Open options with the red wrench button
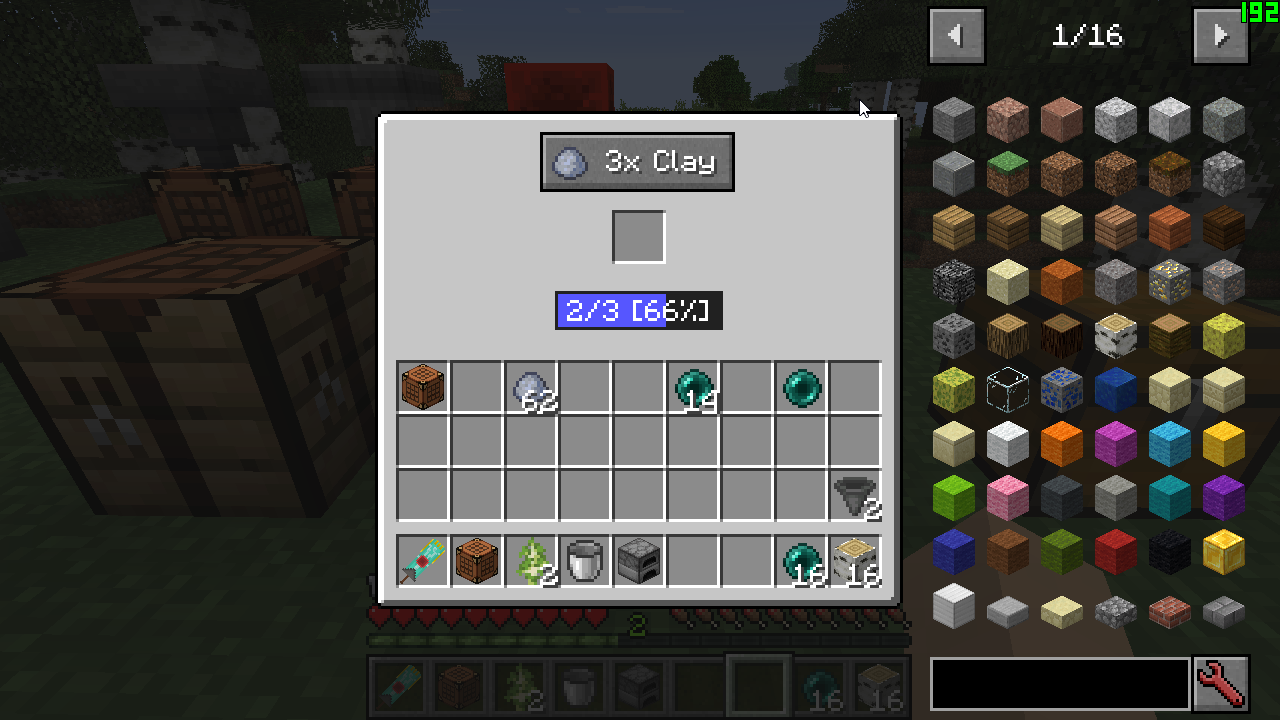Image resolution: width=1280 pixels, height=720 pixels. (x=1221, y=684)
